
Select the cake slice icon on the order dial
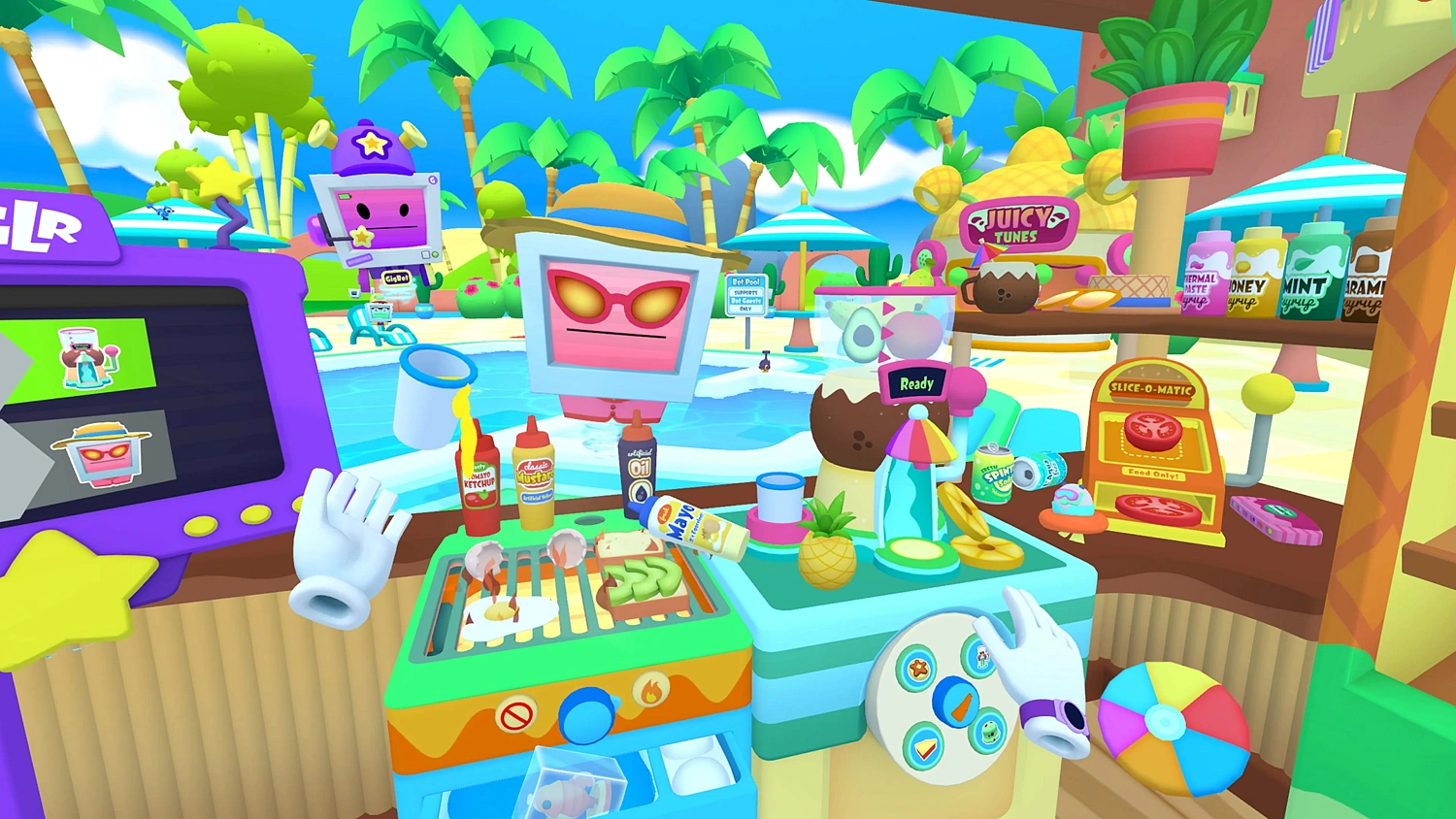click(925, 745)
